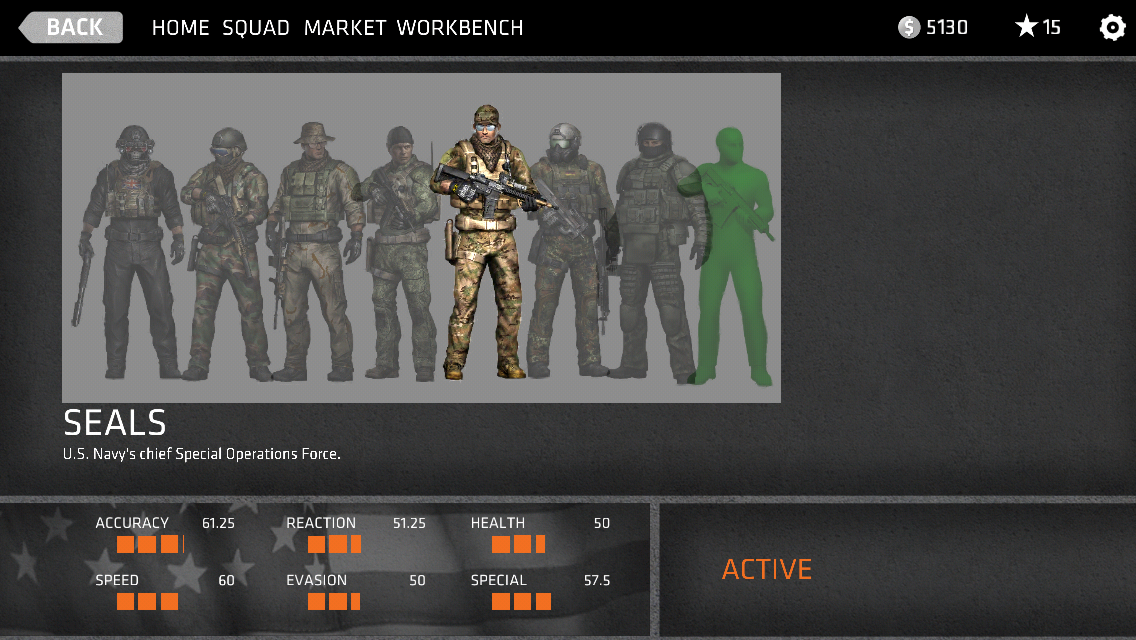Screen dimensions: 1136x640
Task: Open the MARKET page
Action: click(345, 28)
